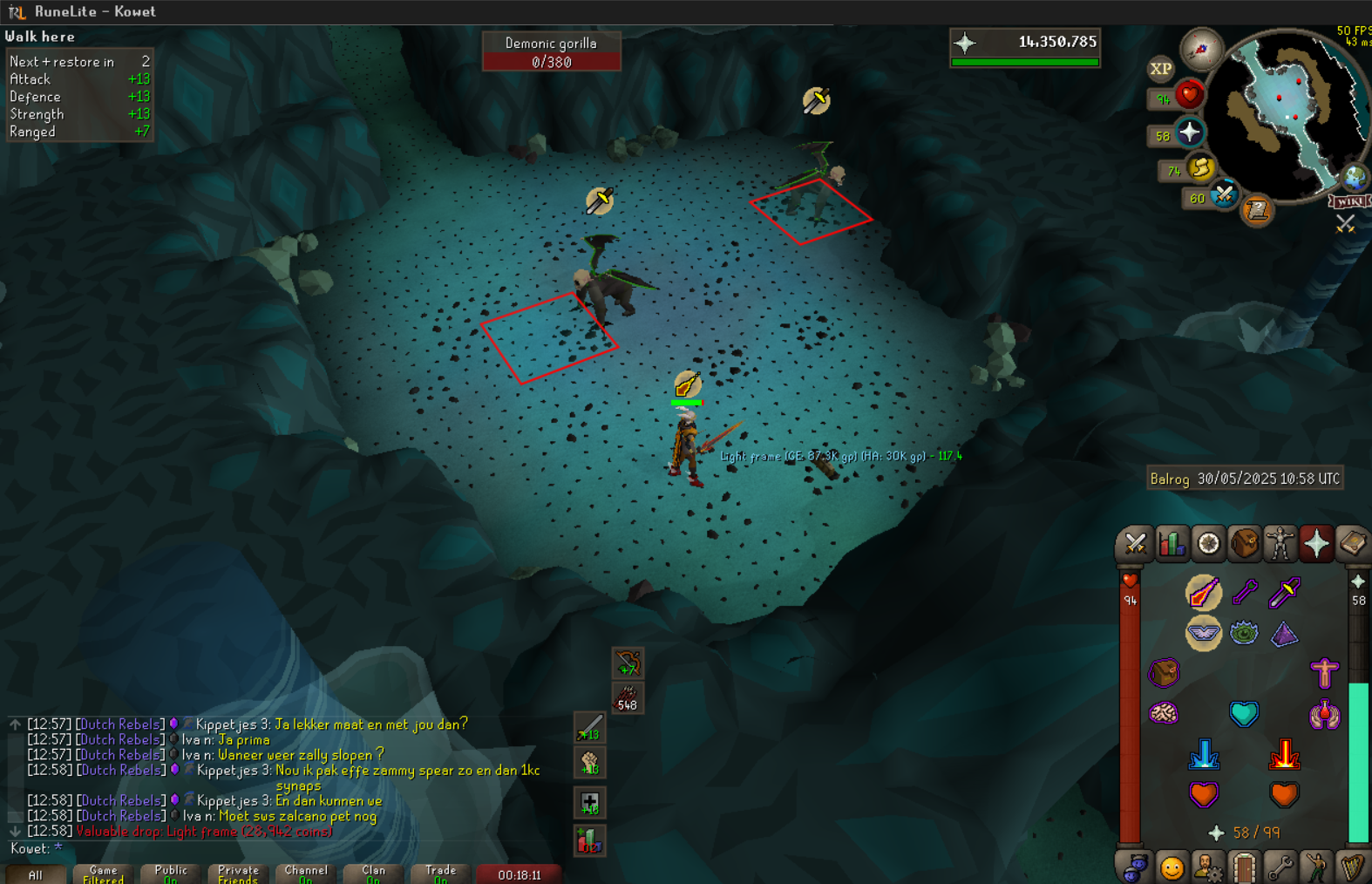The height and width of the screenshot is (884, 1372).
Task: Toggle quick prayers using the prayer orb
Action: [x=1189, y=133]
